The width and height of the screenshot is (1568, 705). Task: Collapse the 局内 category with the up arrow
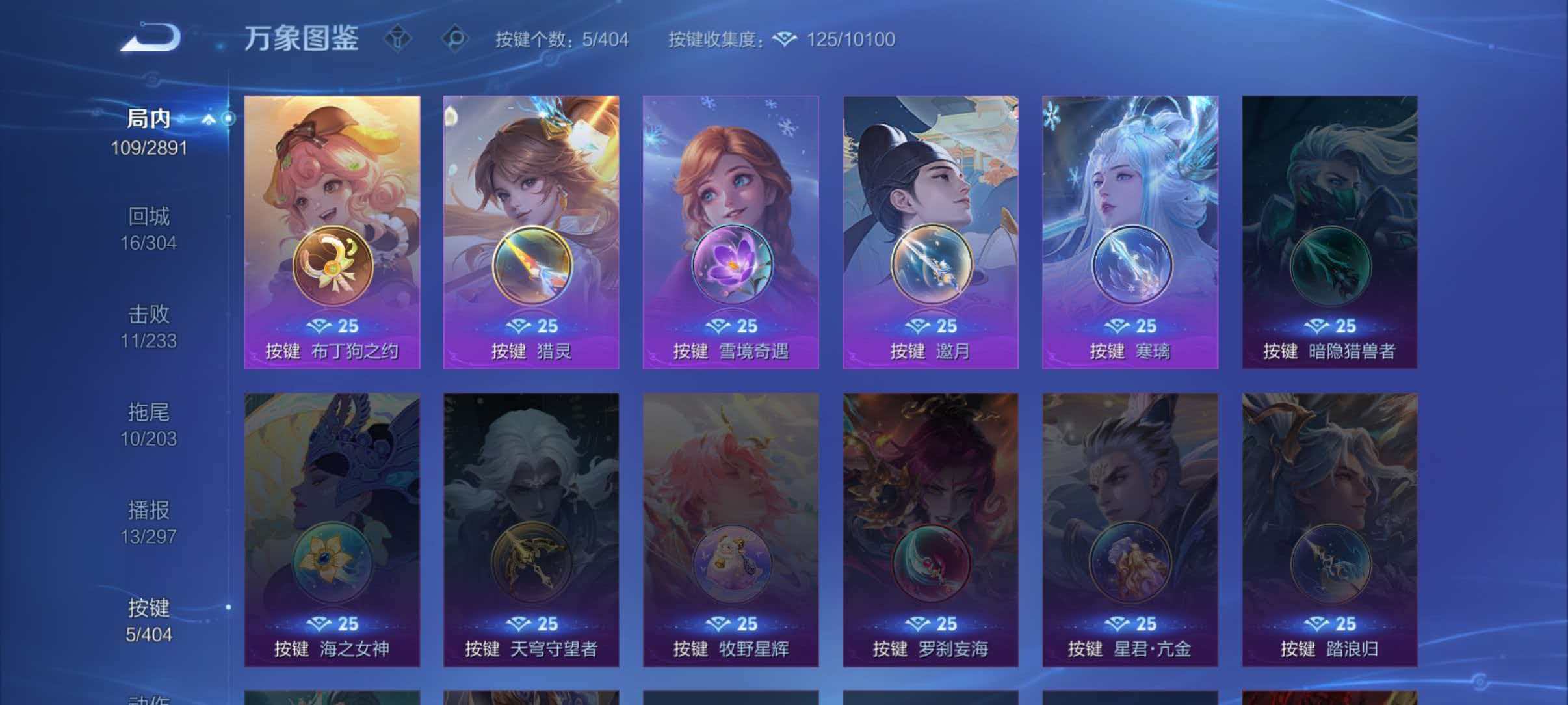point(209,119)
